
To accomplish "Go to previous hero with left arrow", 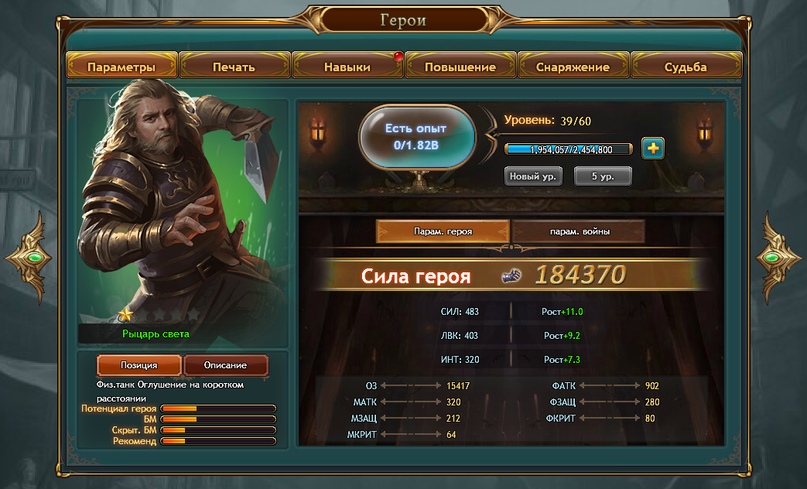I will (29, 257).
